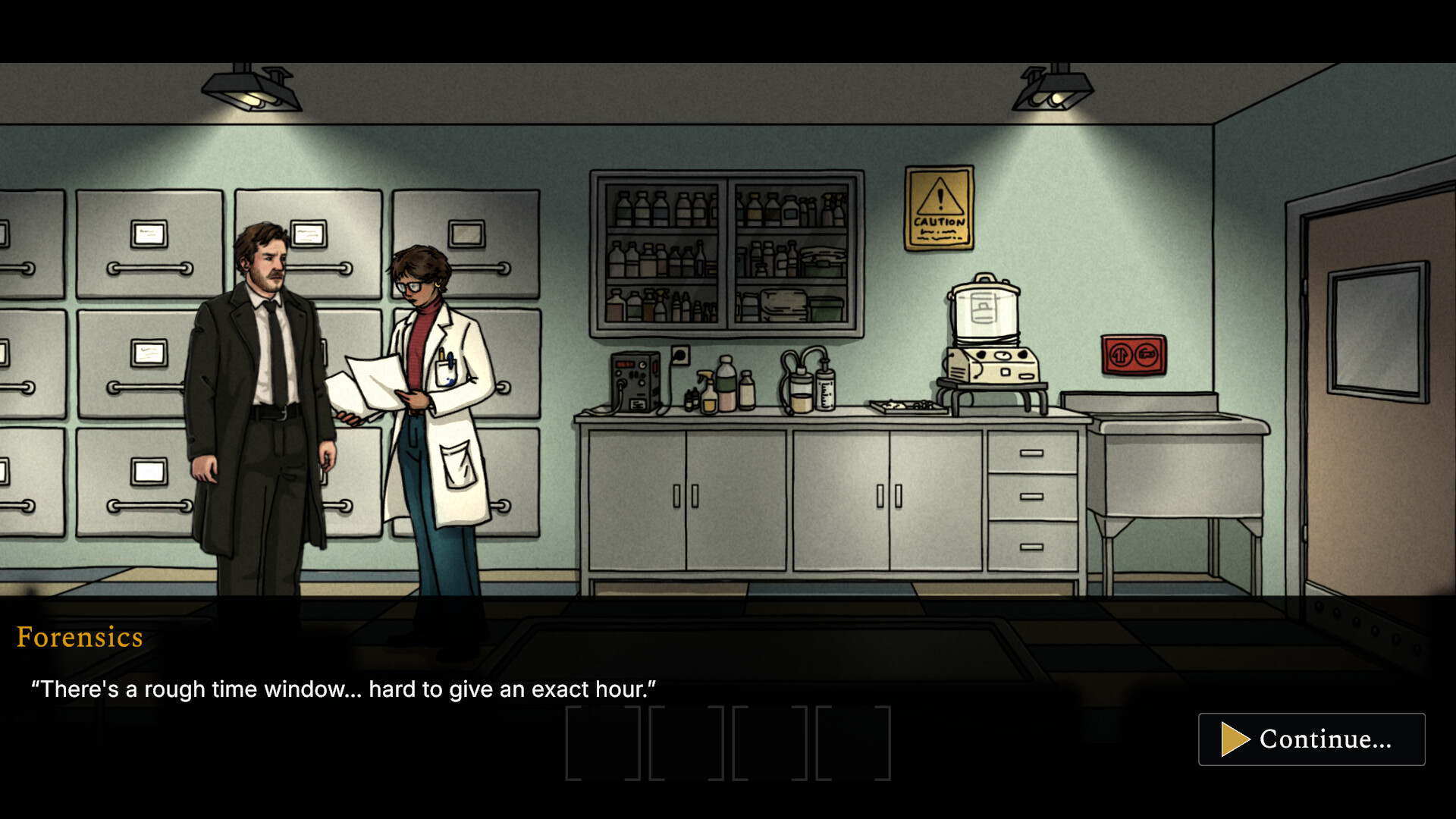
Task: Click the Forensics speaker name label
Action: tap(80, 638)
